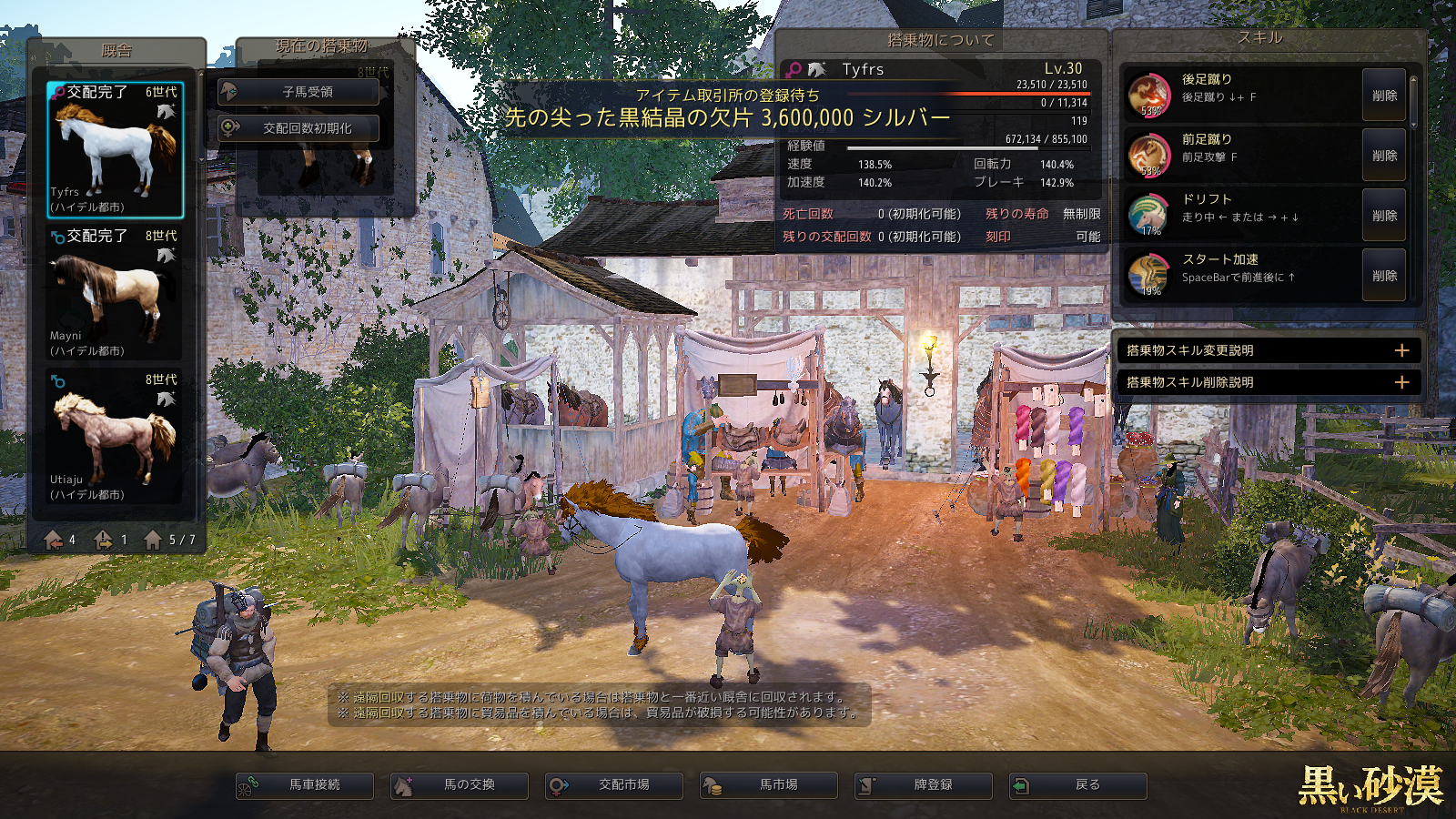Delete the スタート加速 skill
The image size is (1456, 819).
[1384, 276]
